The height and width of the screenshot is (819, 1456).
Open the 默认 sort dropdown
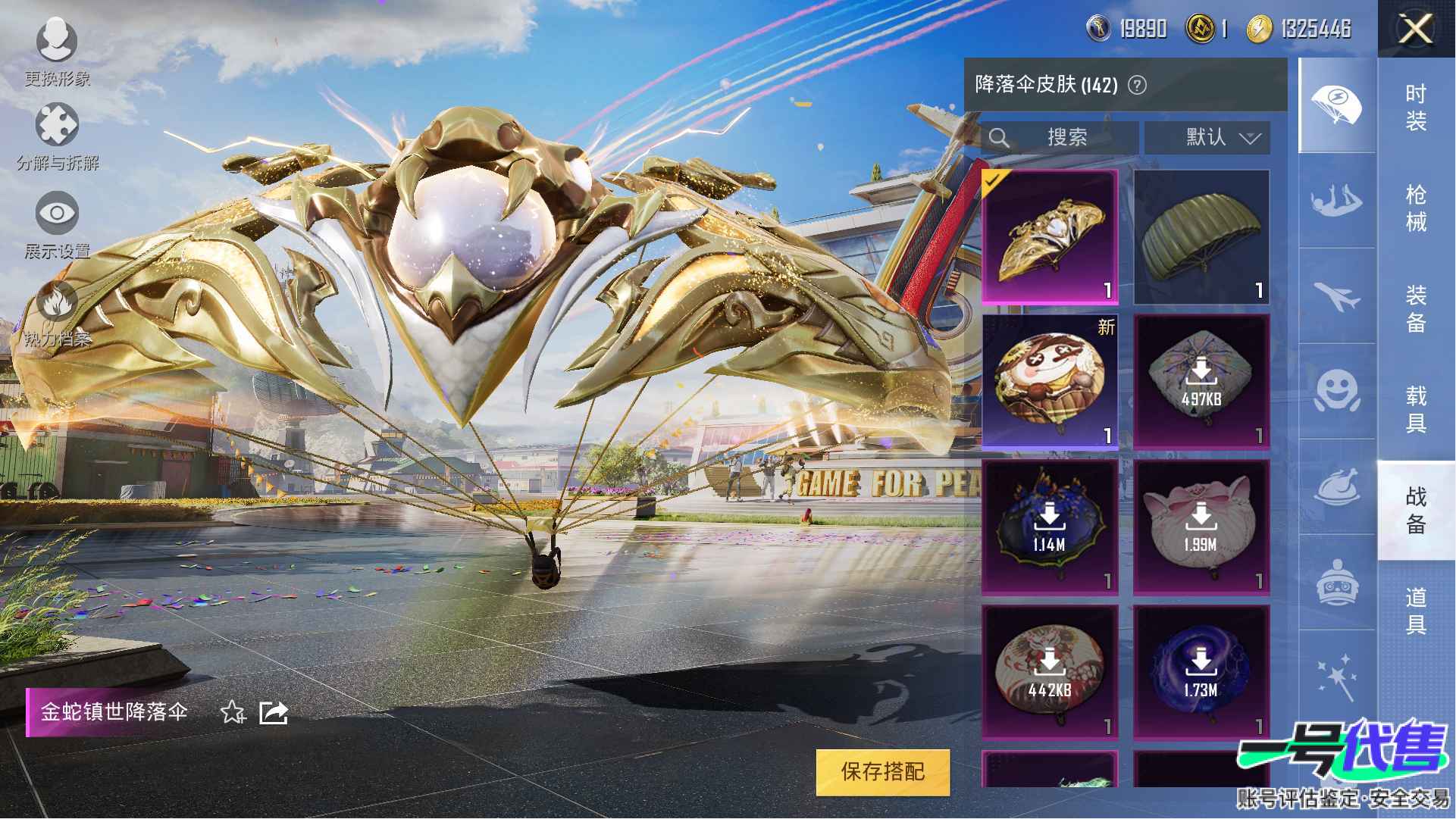click(x=1207, y=137)
